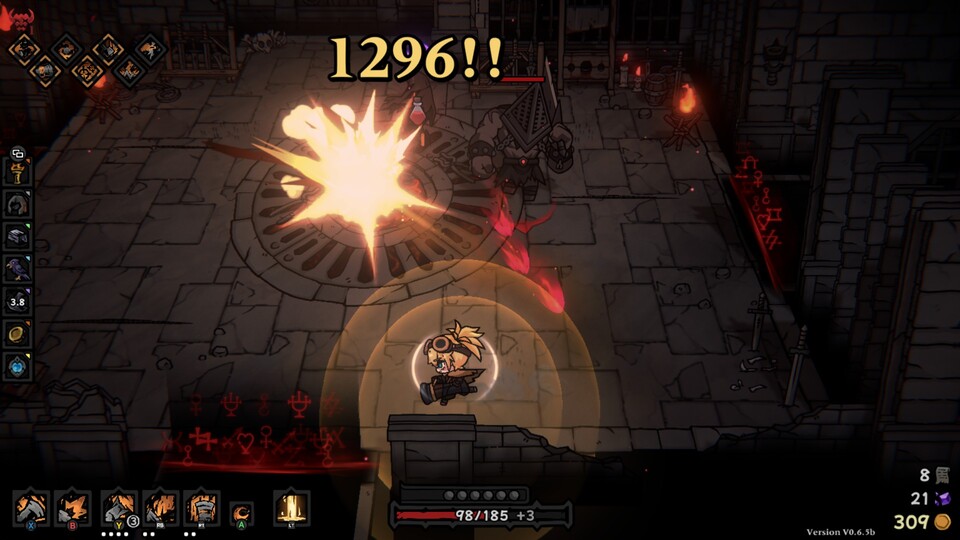Select the relic showing the 3.8 cooldown
The image size is (960, 540).
point(17,300)
